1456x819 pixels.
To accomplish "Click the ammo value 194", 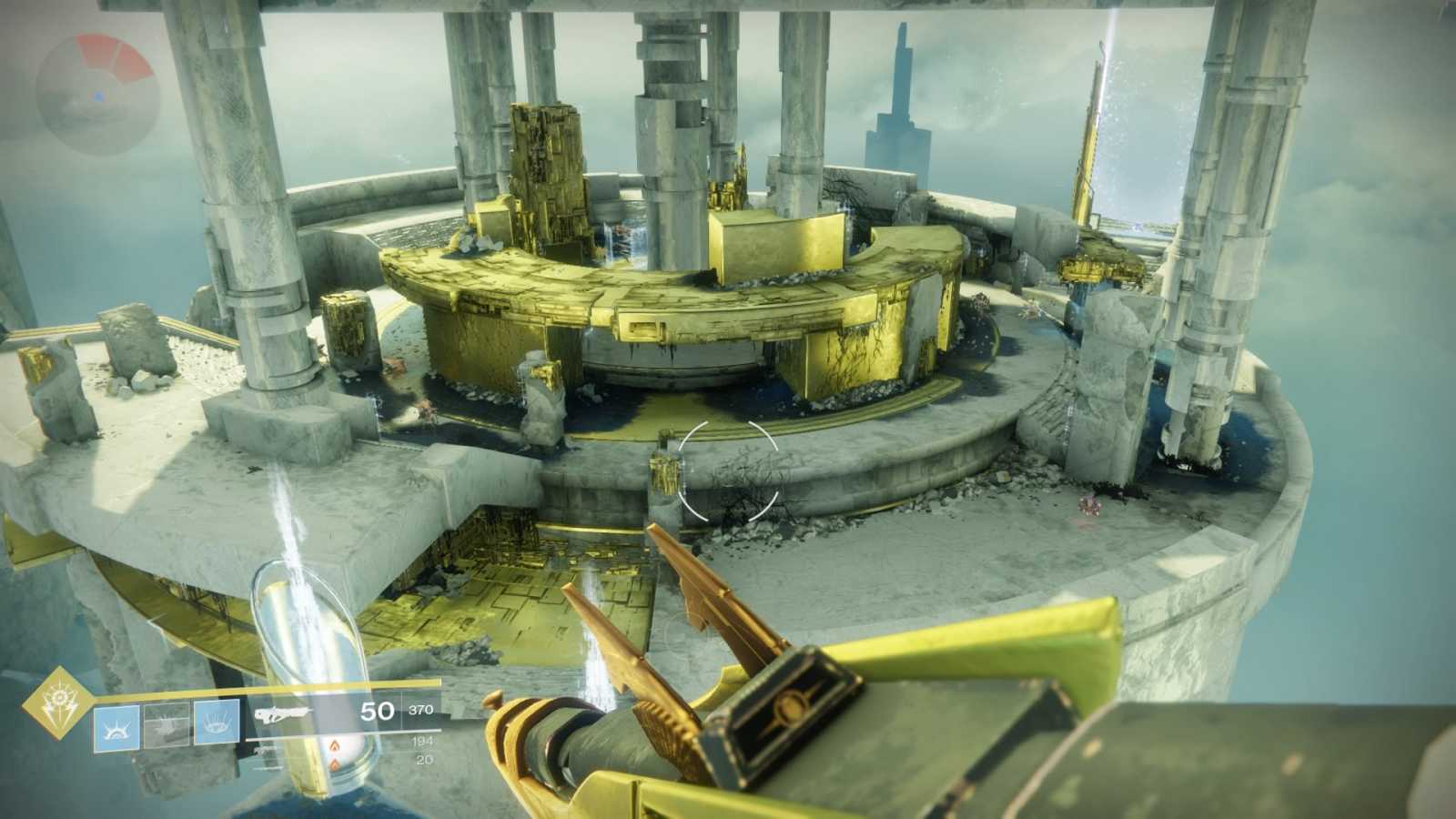I will coord(424,741).
